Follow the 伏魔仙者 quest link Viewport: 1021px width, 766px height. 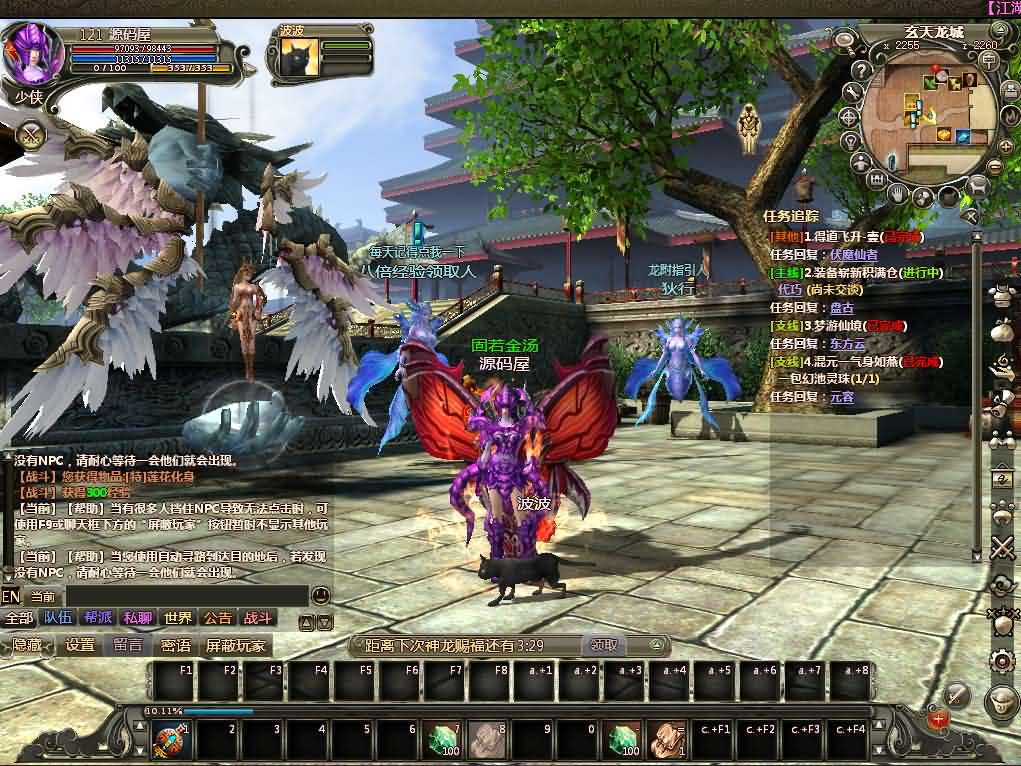pos(854,254)
